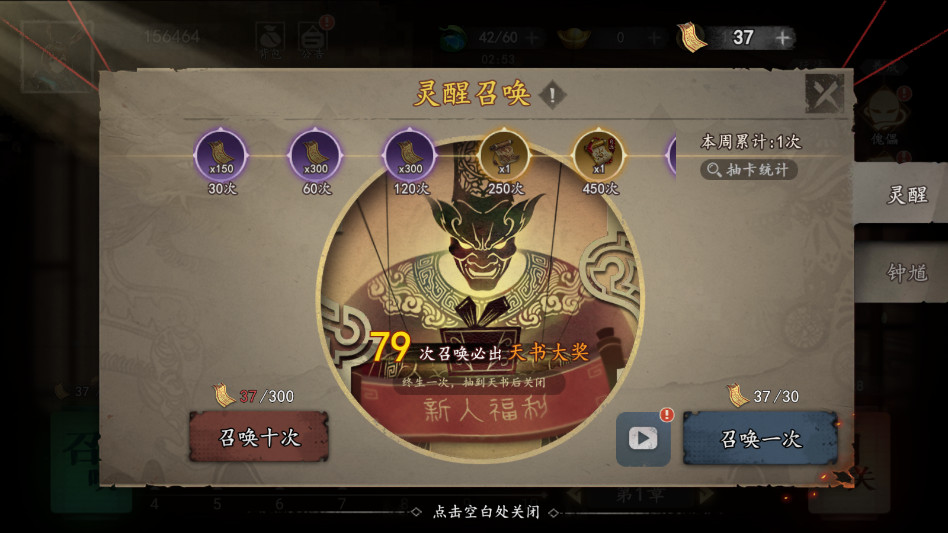Claim the 60次 milestone reward
The width and height of the screenshot is (948, 533).
click(316, 156)
